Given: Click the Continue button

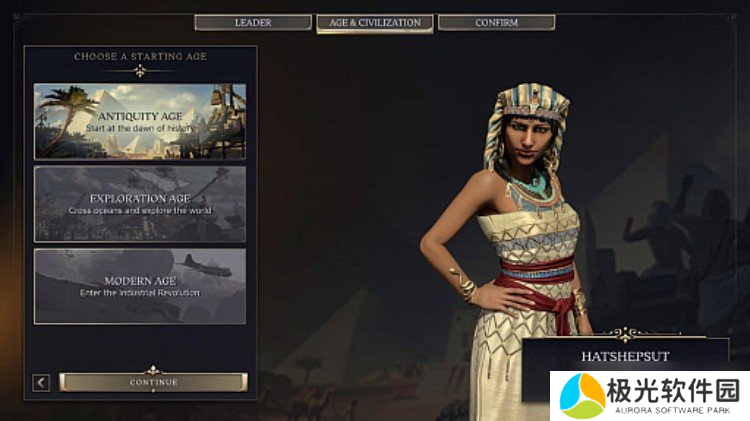Looking at the screenshot, I should click(153, 382).
